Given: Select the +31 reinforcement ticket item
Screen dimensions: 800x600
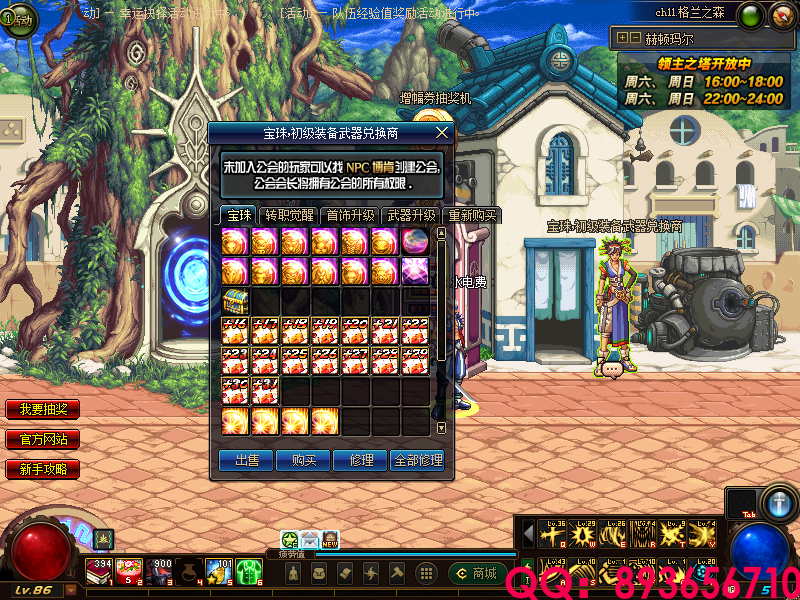Looking at the screenshot, I should [265, 391].
